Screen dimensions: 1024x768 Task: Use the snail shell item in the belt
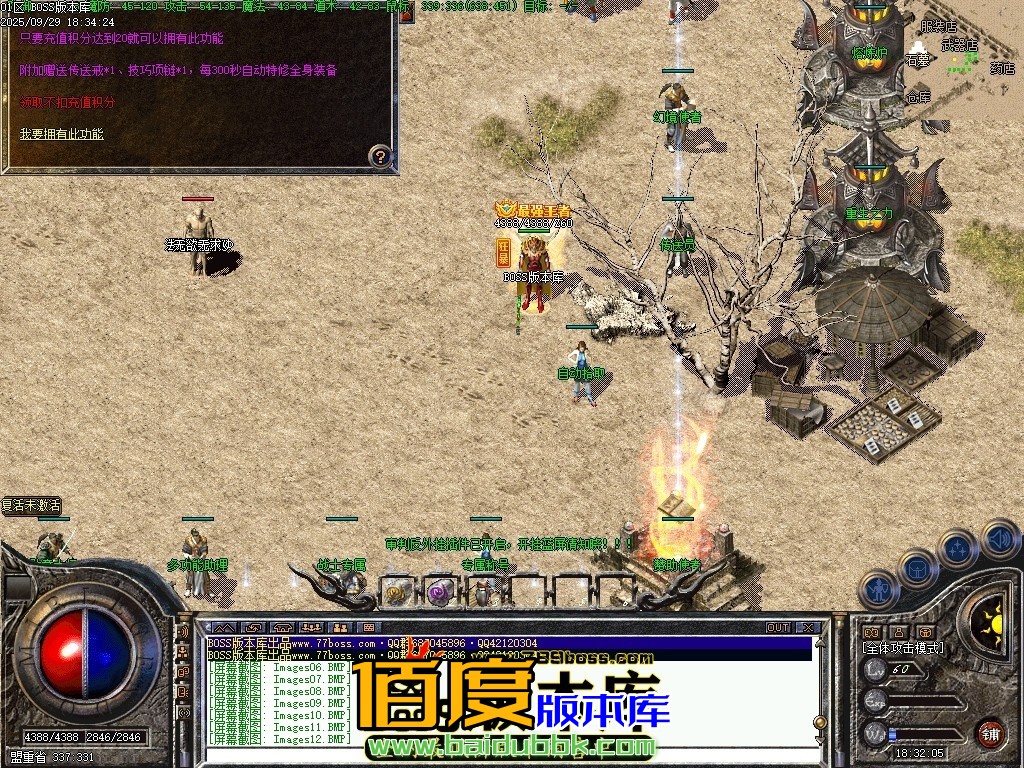tap(397, 592)
